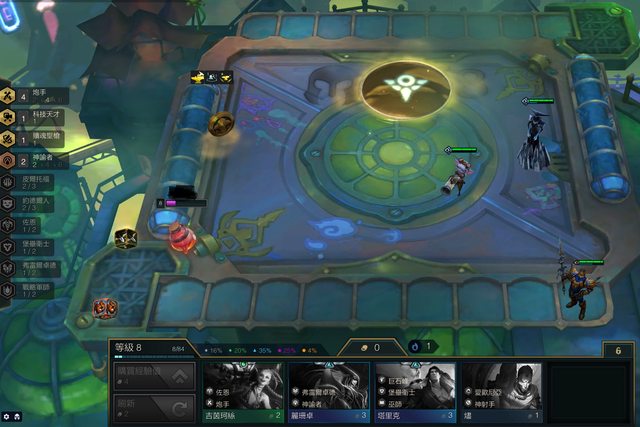Buy the 吉茵珂絲 champion card
The height and width of the screenshot is (427, 640).
(244, 391)
